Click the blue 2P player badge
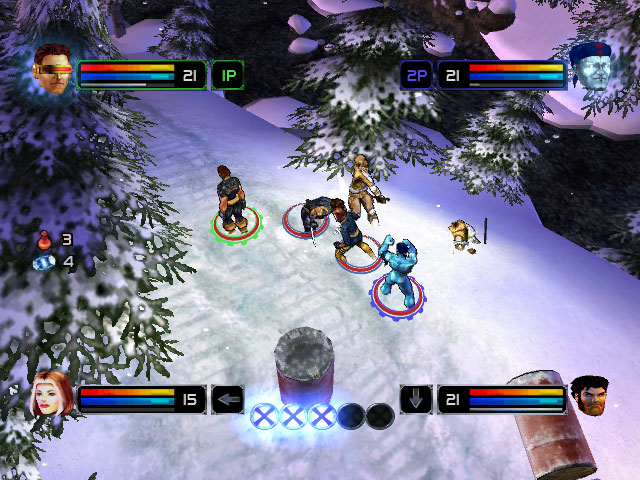Viewport: 640px width, 480px height. tap(416, 75)
